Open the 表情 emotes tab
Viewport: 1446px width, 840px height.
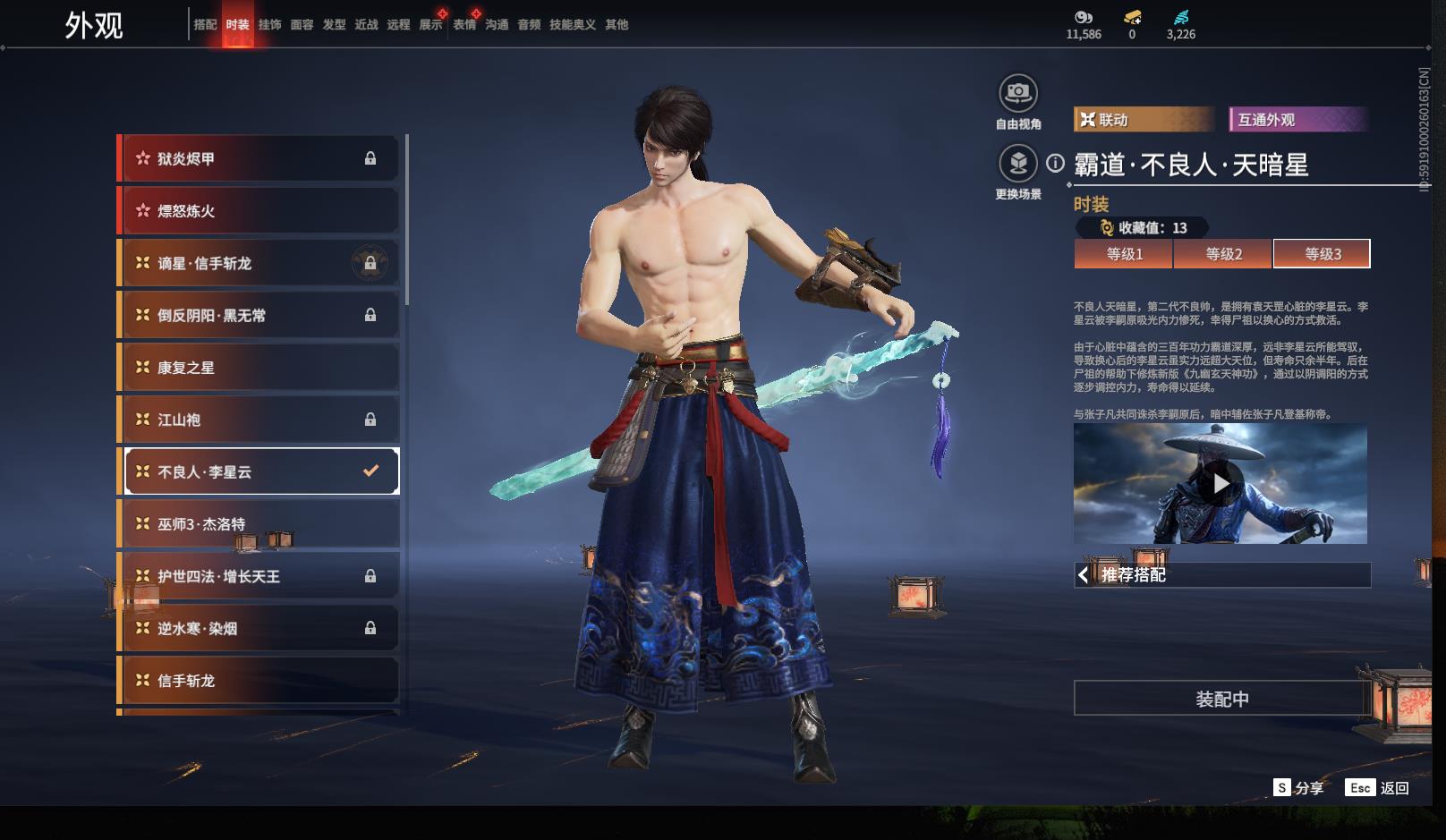coord(464,25)
